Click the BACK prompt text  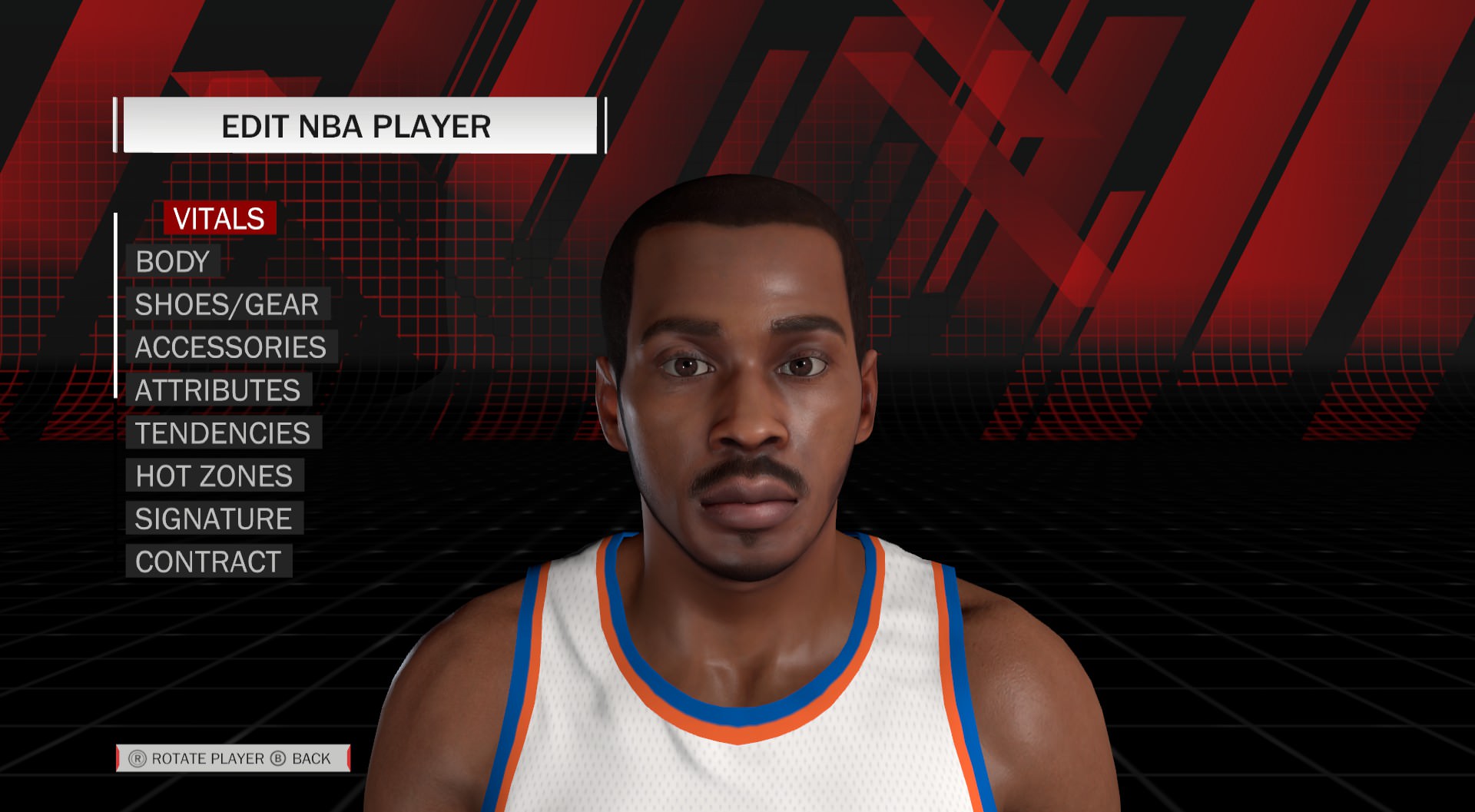click(310, 757)
